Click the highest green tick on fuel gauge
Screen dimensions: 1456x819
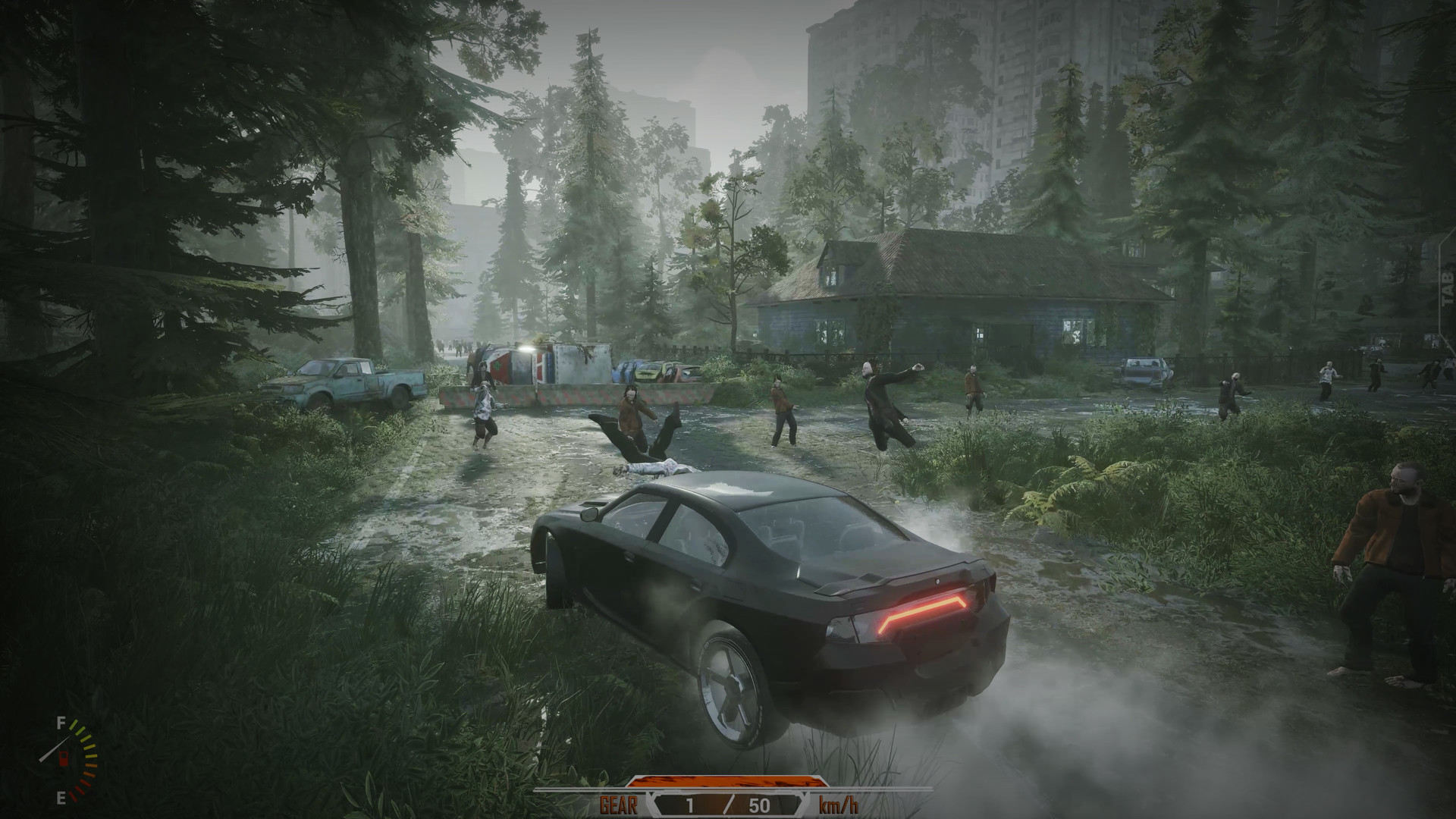(74, 726)
